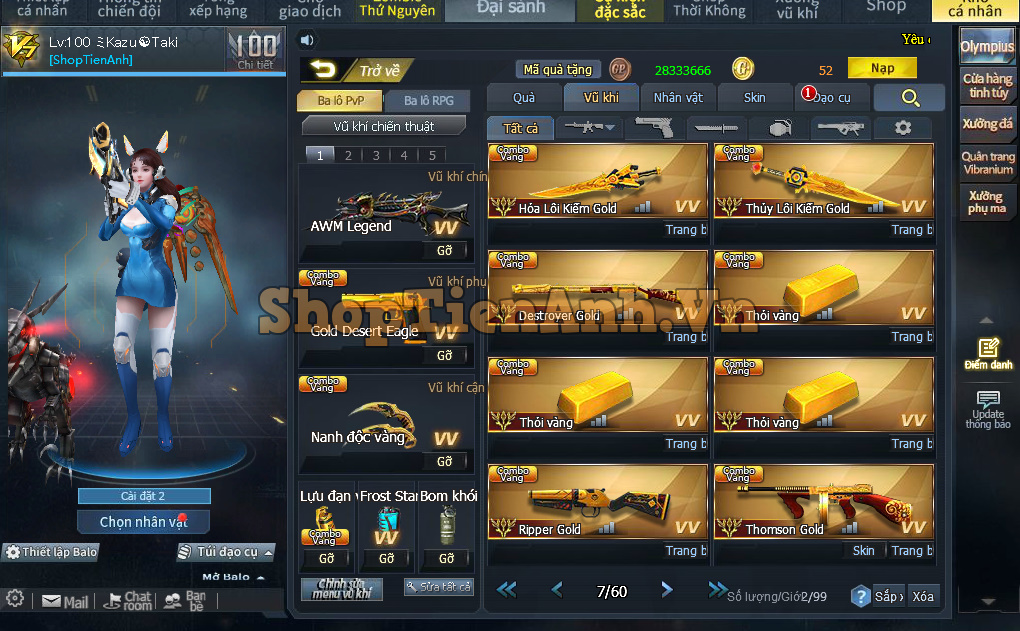Open the Đạo cụ tab

[830, 97]
